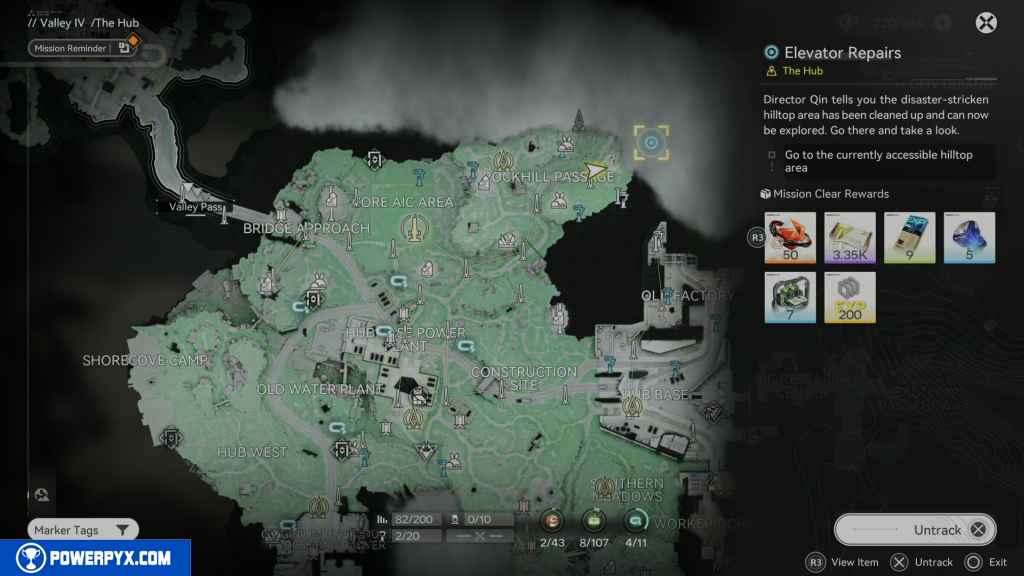The height and width of the screenshot is (576, 1024).
Task: Select the 4/11 collectible counter icon
Action: click(636, 520)
